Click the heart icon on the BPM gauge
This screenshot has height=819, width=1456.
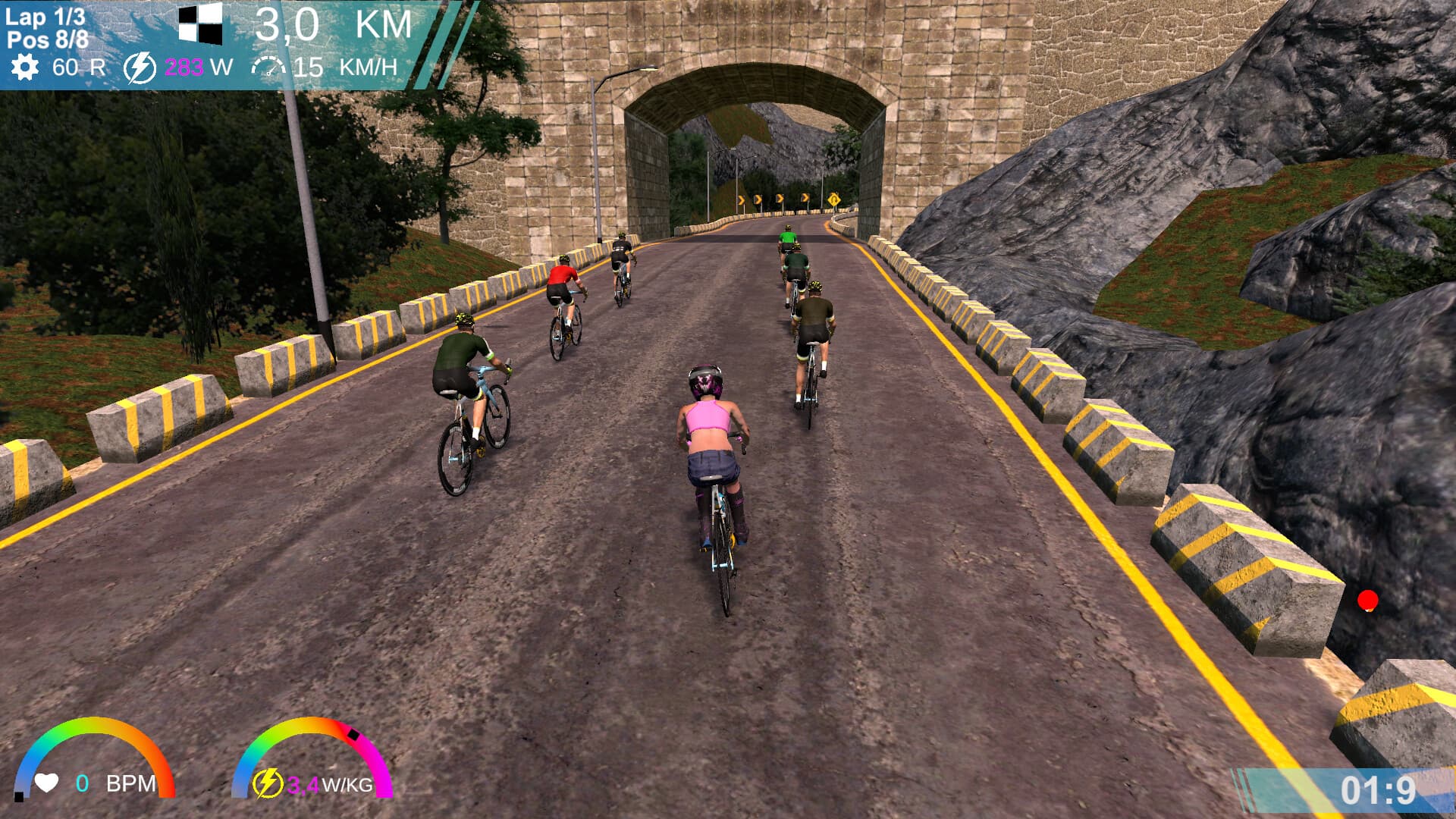pyautogui.click(x=45, y=783)
